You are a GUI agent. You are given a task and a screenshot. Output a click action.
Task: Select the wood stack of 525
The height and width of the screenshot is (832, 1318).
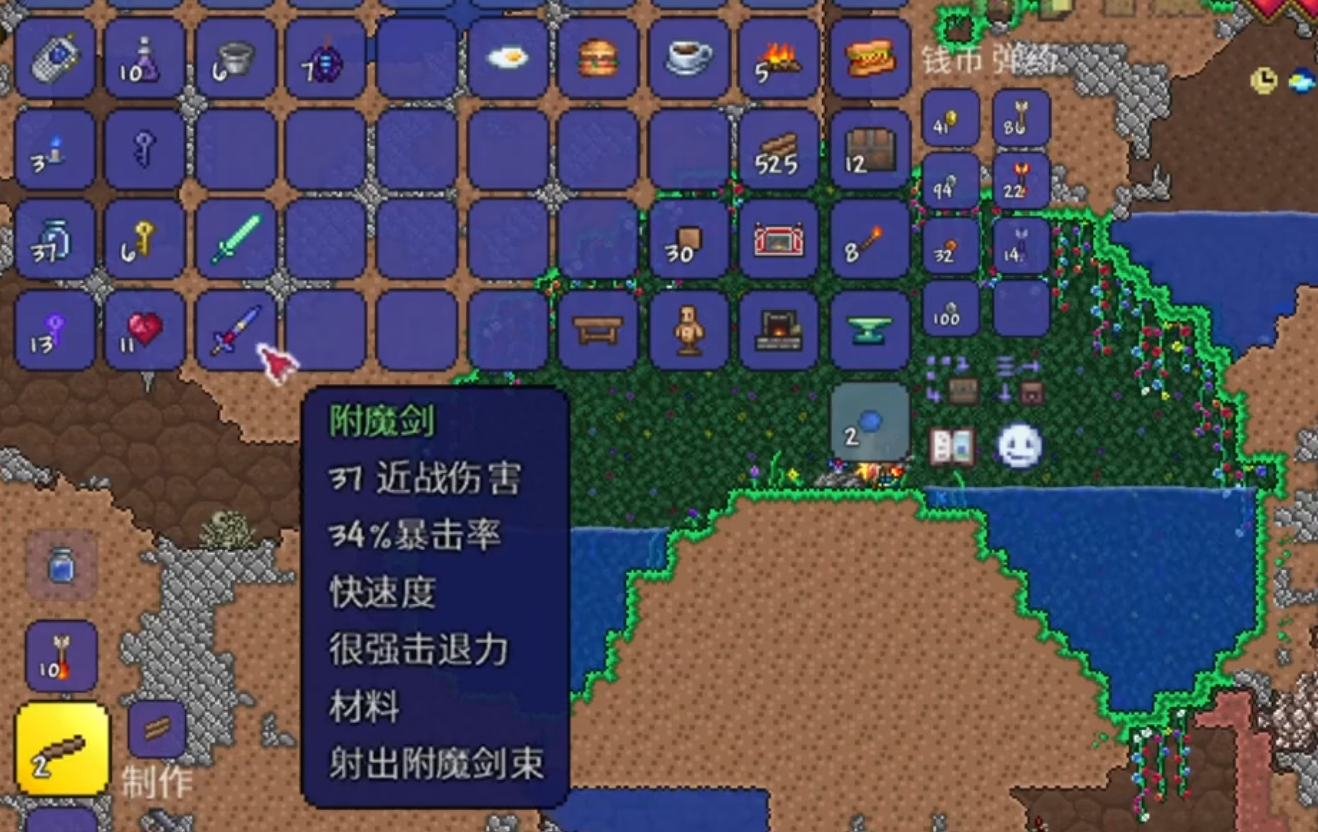pos(780,150)
